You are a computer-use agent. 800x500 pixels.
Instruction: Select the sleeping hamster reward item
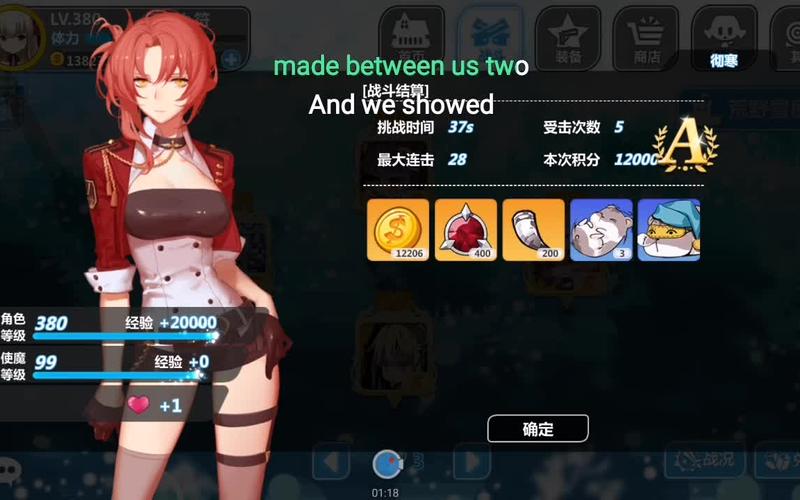point(600,230)
